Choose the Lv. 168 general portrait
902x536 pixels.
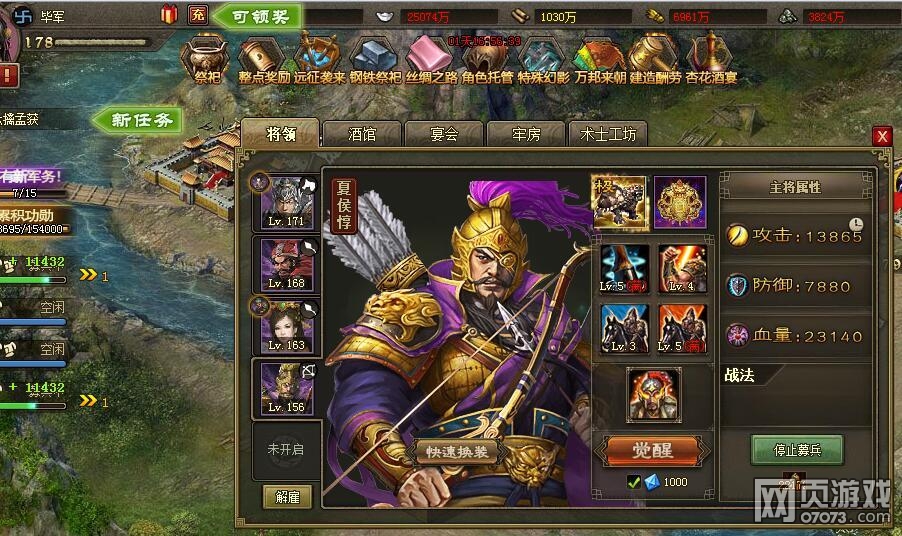pyautogui.click(x=286, y=264)
